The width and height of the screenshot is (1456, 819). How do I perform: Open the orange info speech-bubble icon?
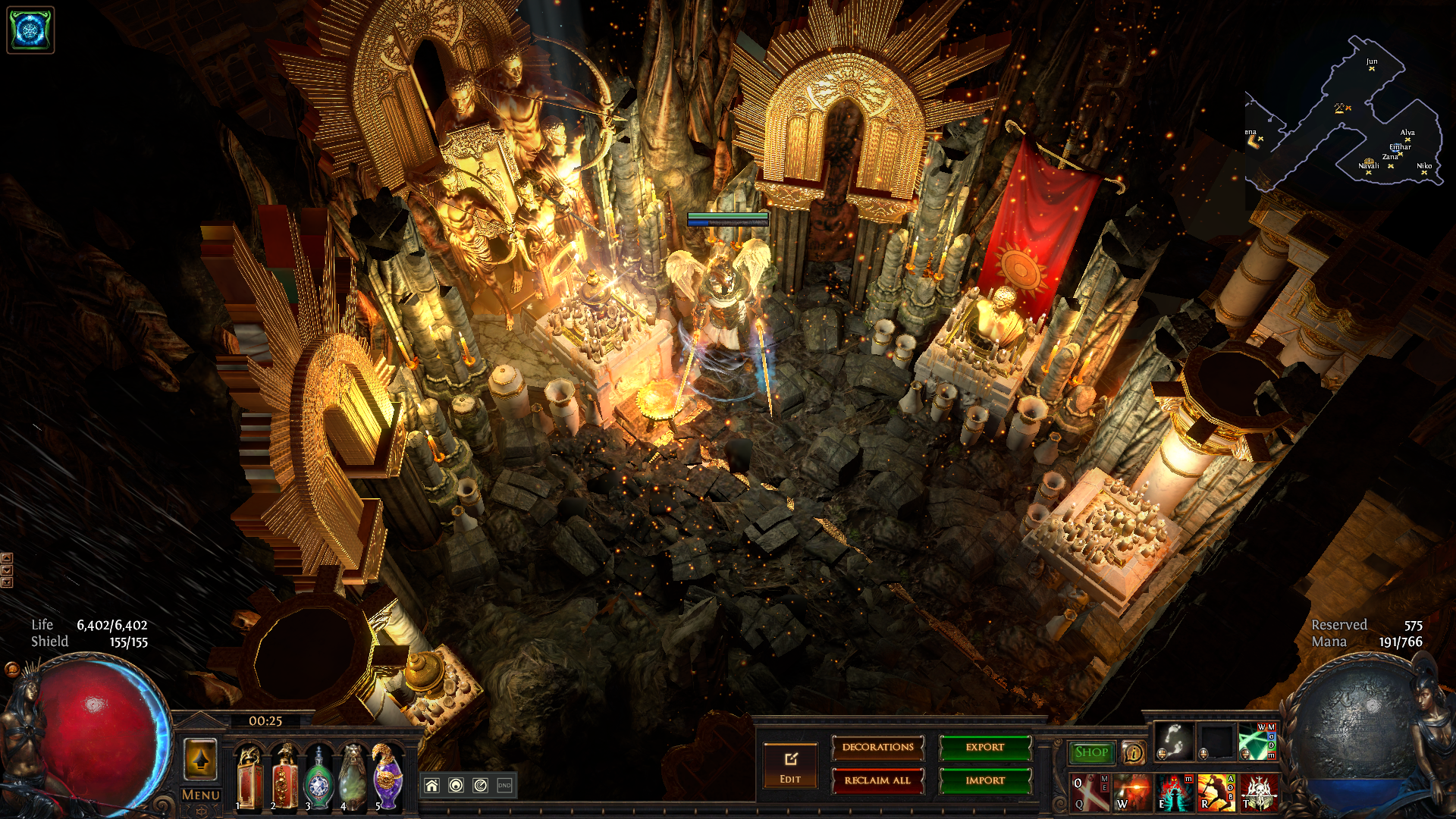click(1133, 752)
